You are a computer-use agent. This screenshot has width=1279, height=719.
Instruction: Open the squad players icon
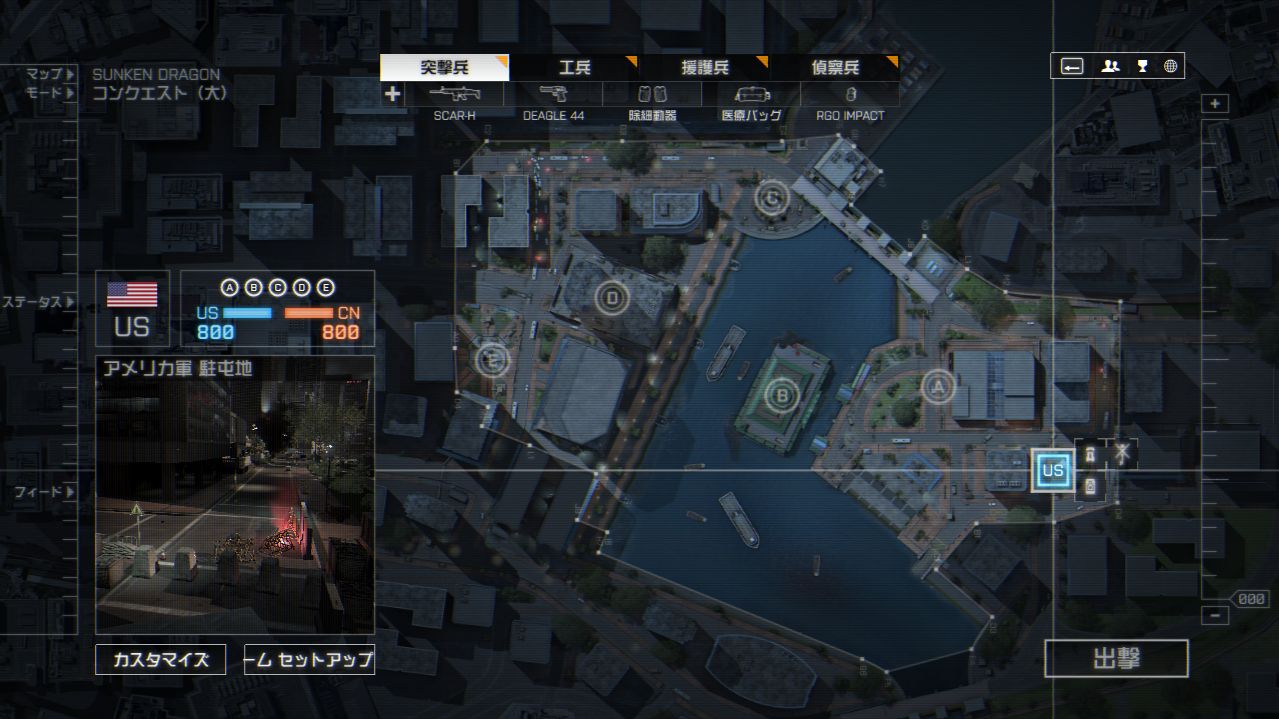click(x=1110, y=66)
